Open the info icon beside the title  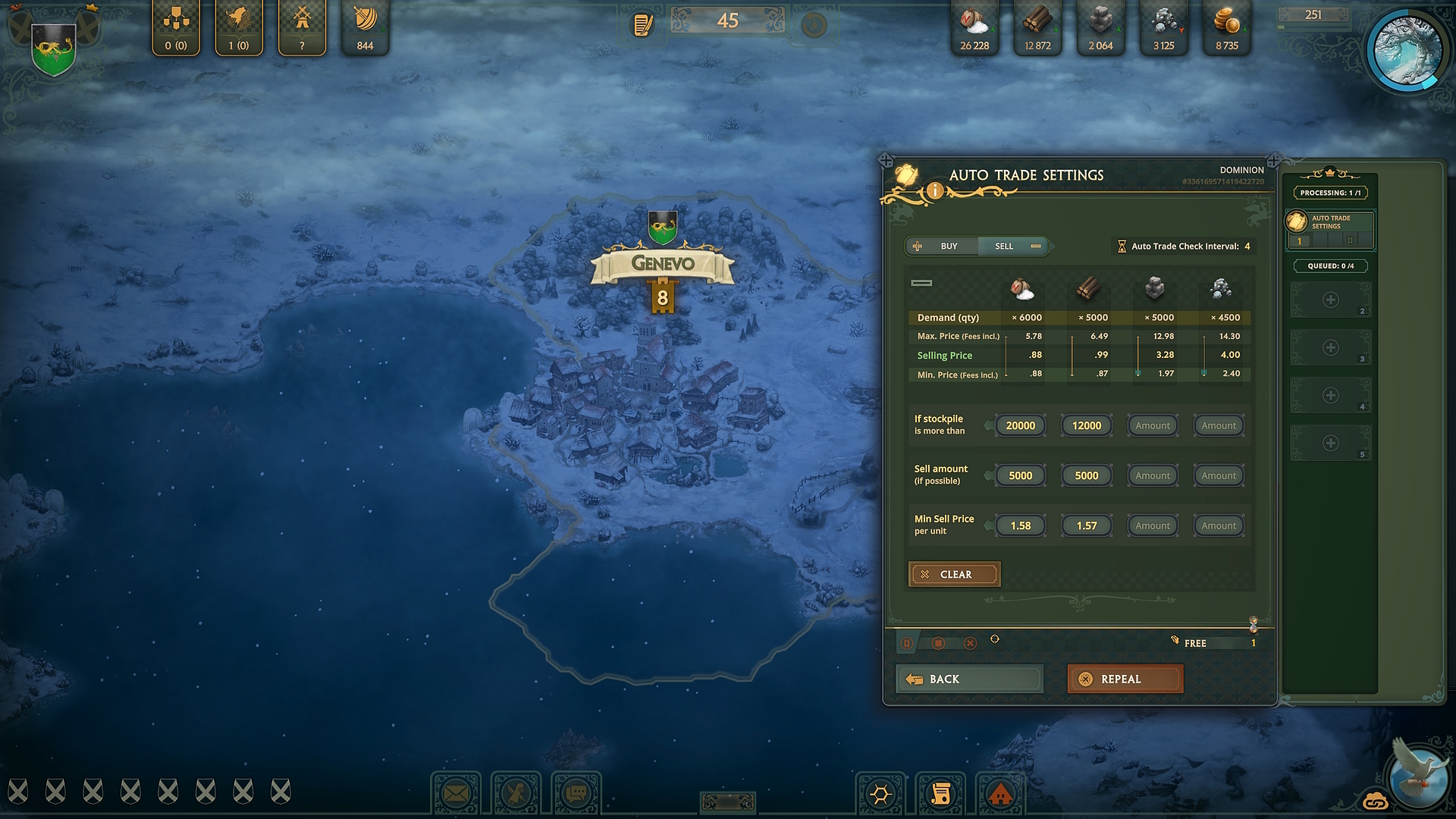[935, 191]
